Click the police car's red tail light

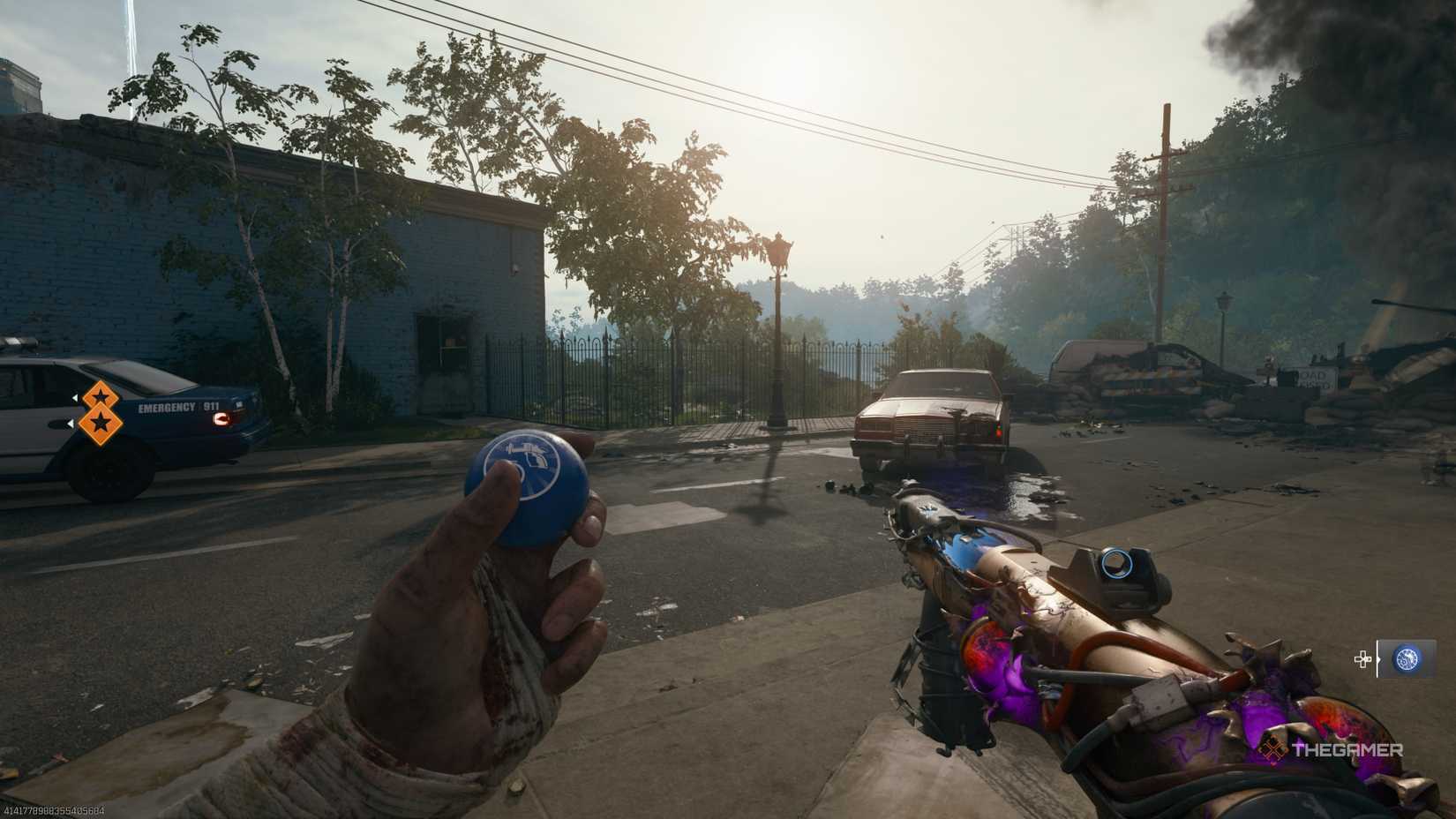[223, 420]
